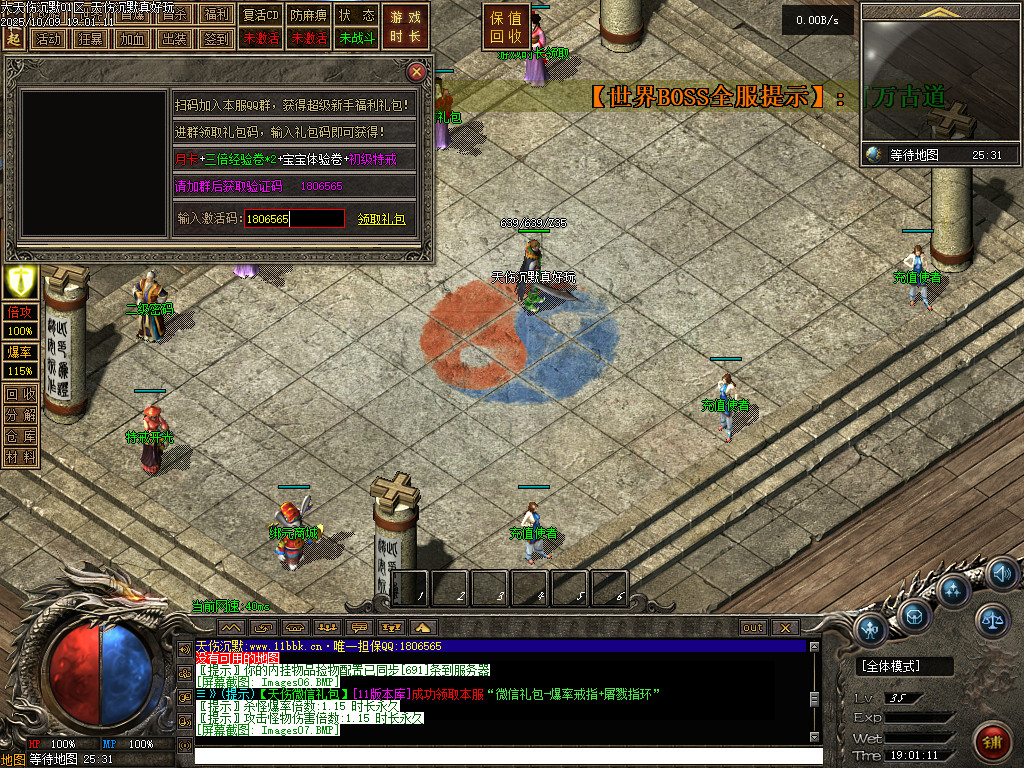Open the 活动 events button

click(48, 39)
